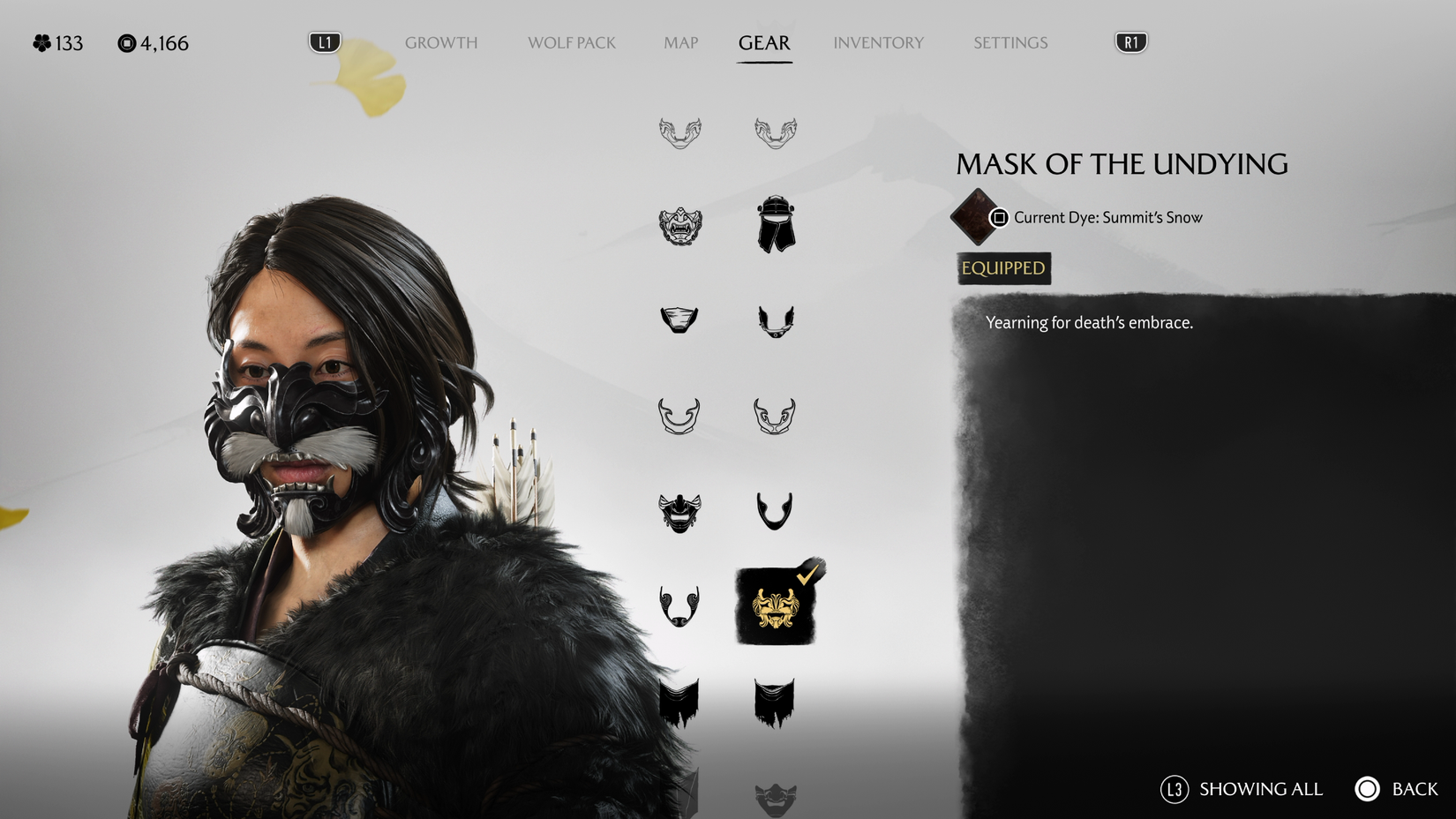
Task: Open the WOLF PACK tab
Action: [x=570, y=42]
